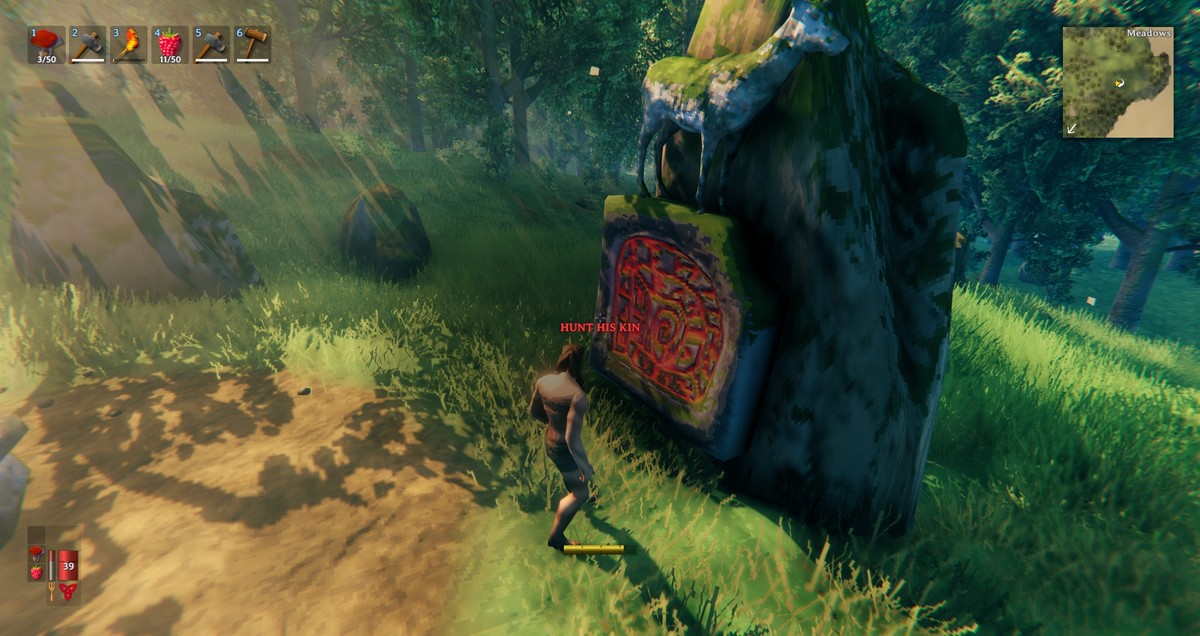Open the Meadows minimap

coord(1117,82)
